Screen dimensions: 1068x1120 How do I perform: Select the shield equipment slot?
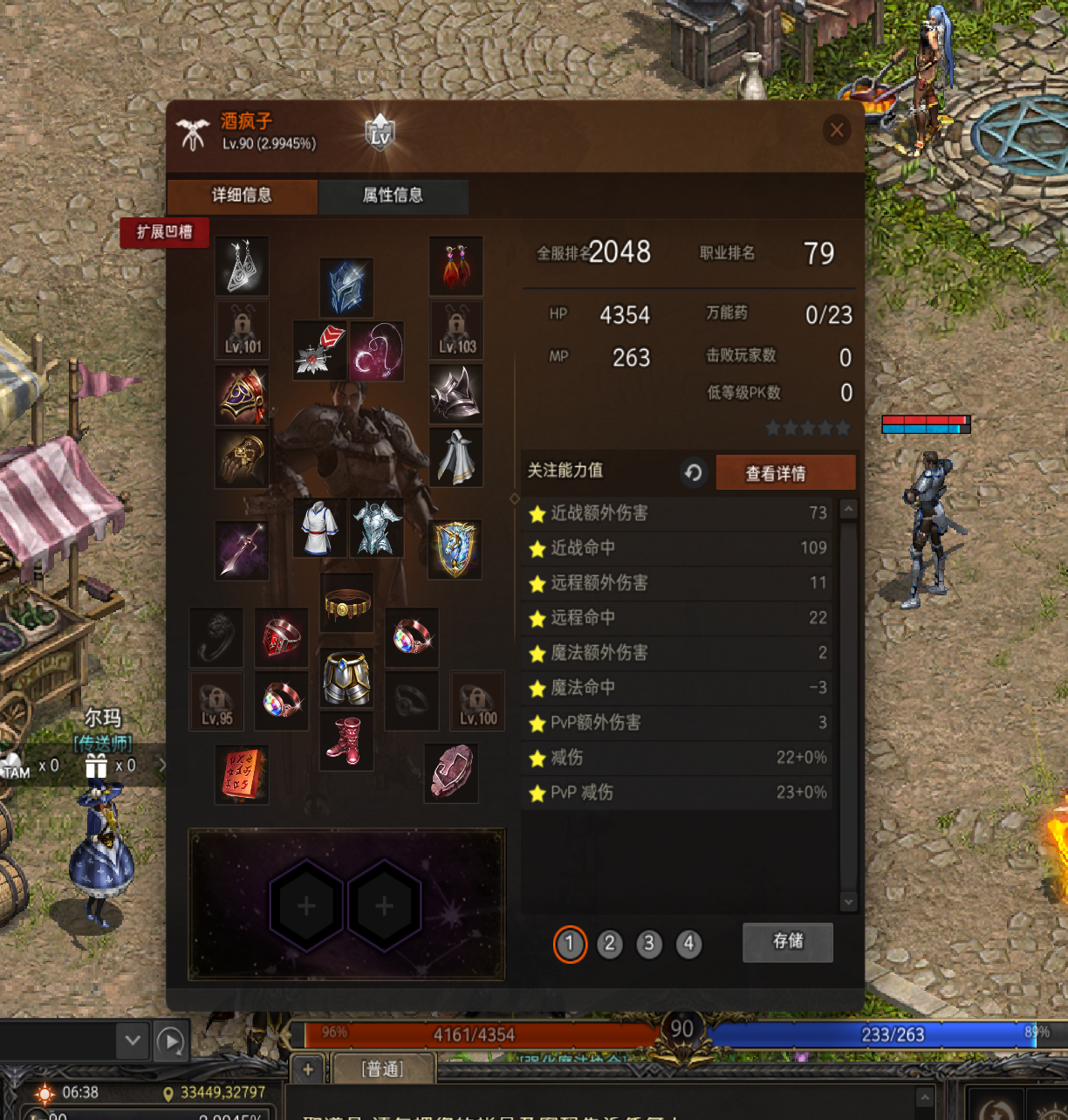pyautogui.click(x=455, y=550)
